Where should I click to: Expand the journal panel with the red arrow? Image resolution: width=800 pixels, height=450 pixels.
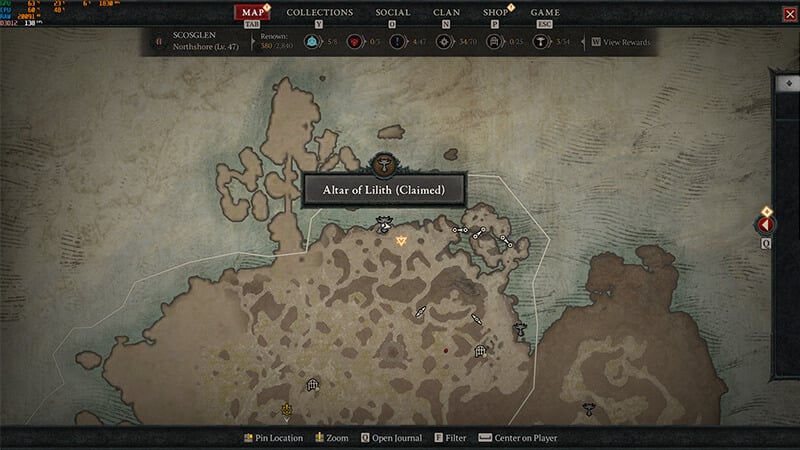pyautogui.click(x=767, y=225)
